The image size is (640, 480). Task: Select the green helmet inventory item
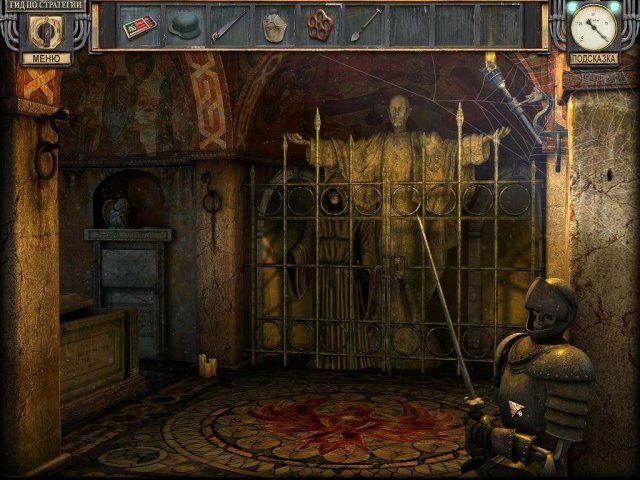[x=184, y=25]
